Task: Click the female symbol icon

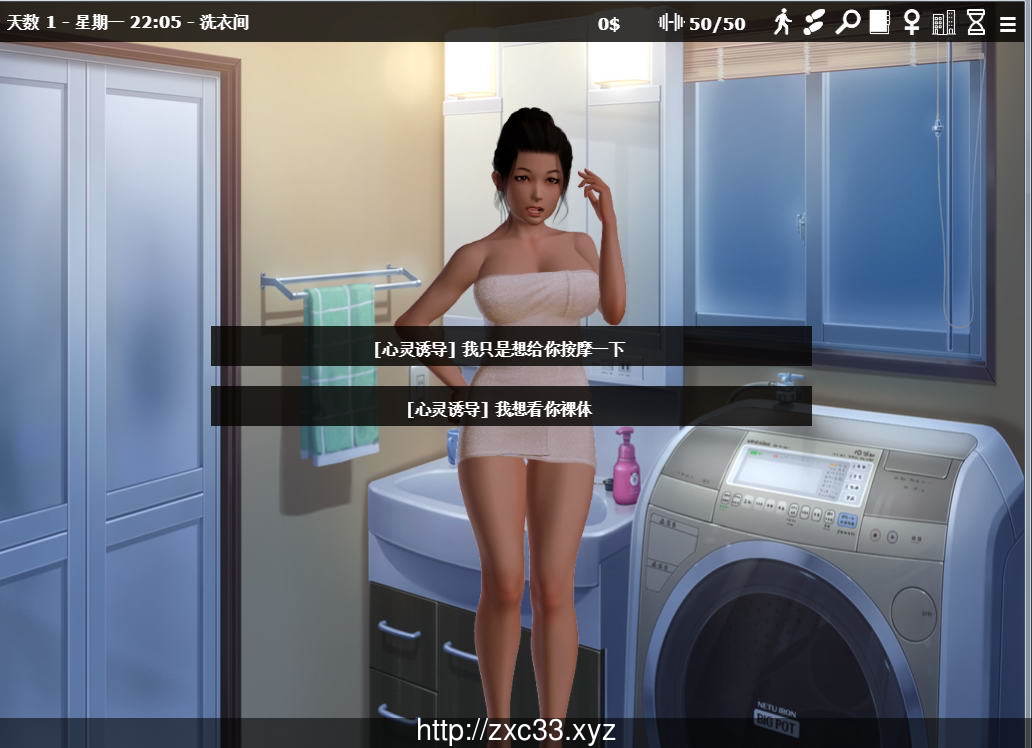Action: click(x=911, y=22)
